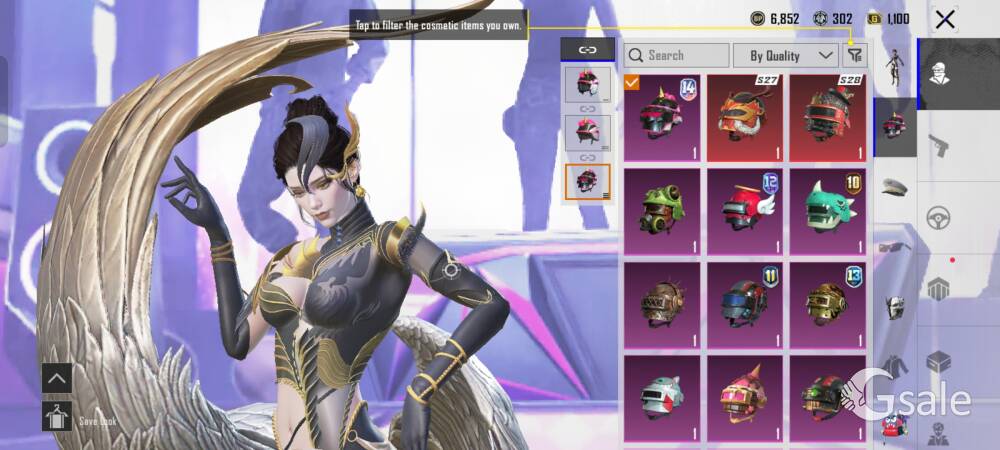Select the S28 red helmet skin
The width and height of the screenshot is (1000, 450).
(827, 117)
